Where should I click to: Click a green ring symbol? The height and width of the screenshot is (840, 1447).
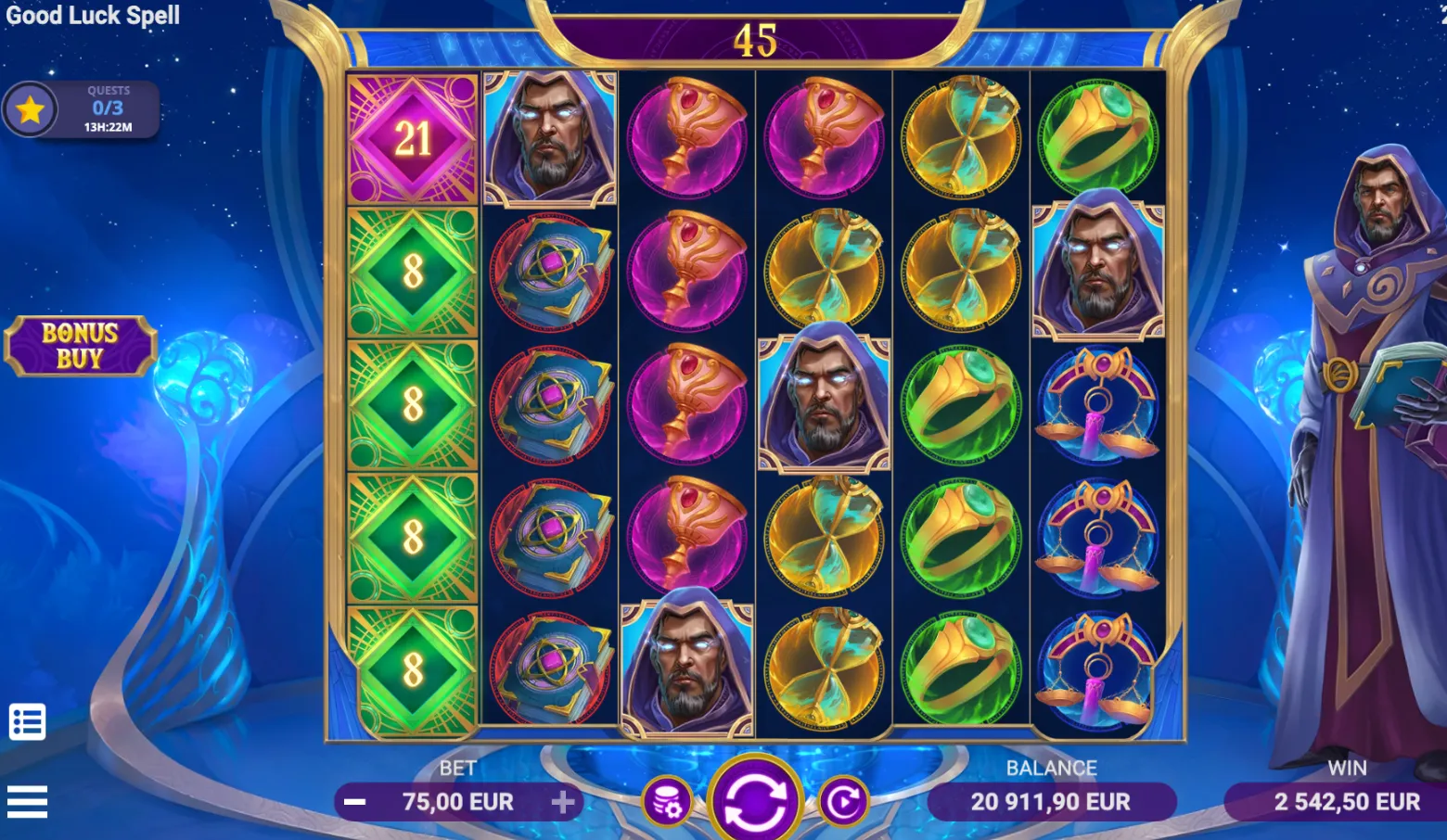tap(962, 403)
